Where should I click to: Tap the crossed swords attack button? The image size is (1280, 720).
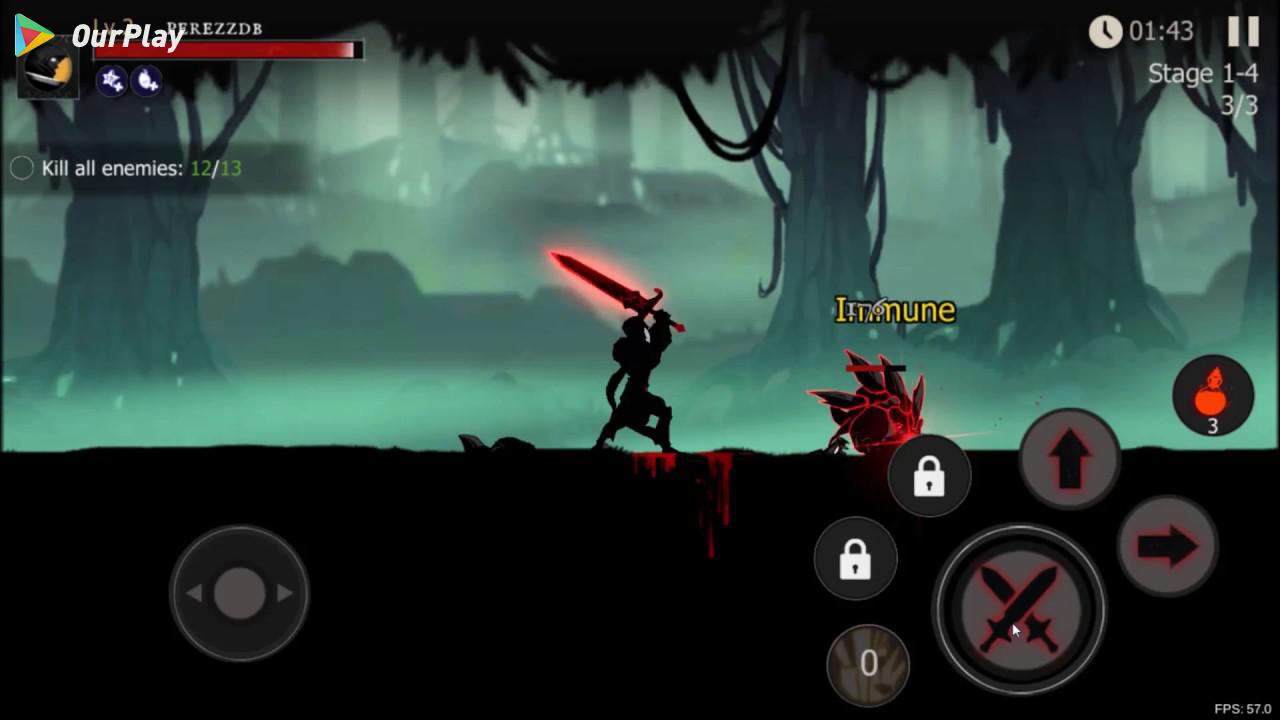(1019, 608)
